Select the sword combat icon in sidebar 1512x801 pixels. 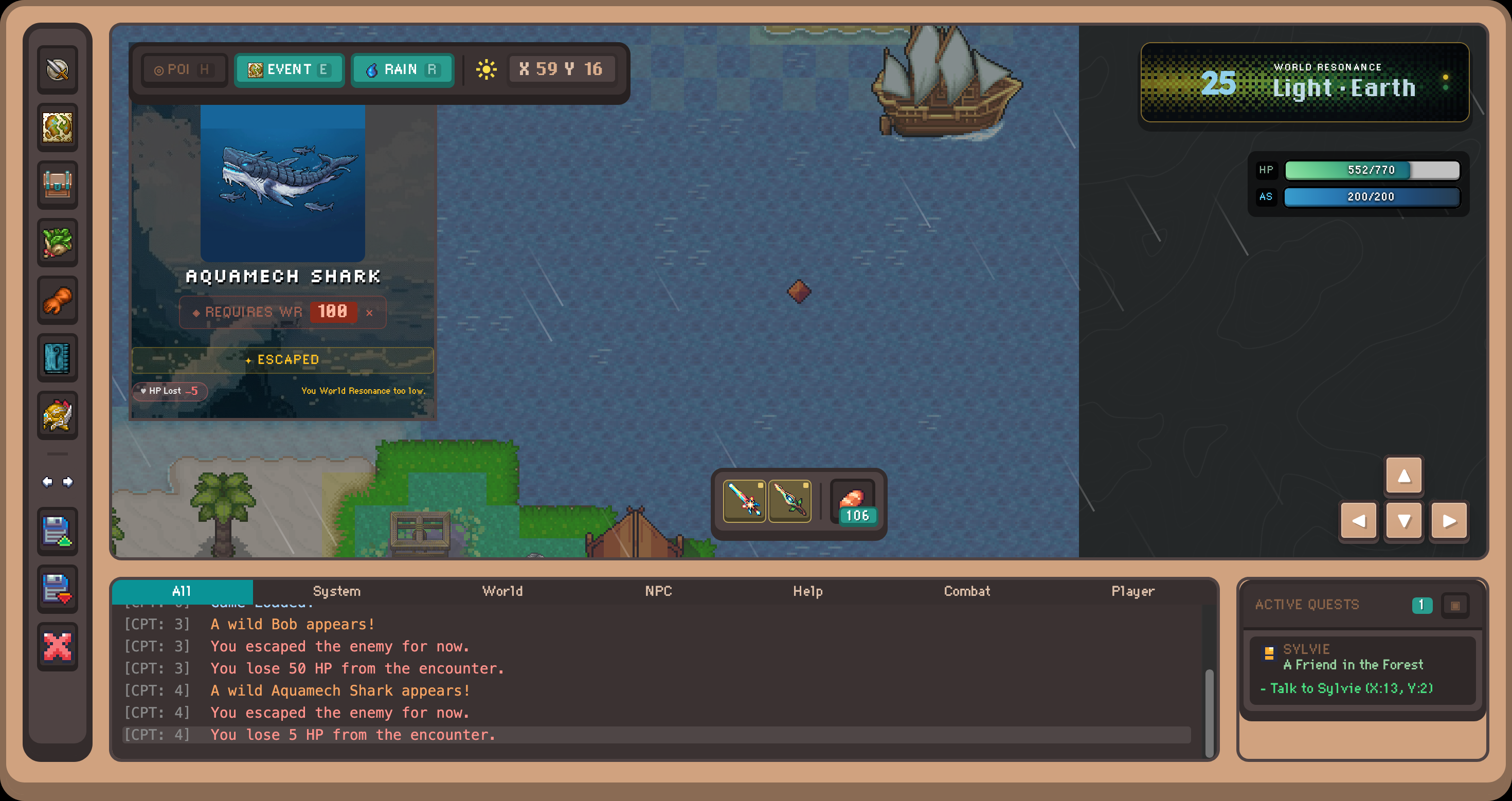(x=57, y=69)
